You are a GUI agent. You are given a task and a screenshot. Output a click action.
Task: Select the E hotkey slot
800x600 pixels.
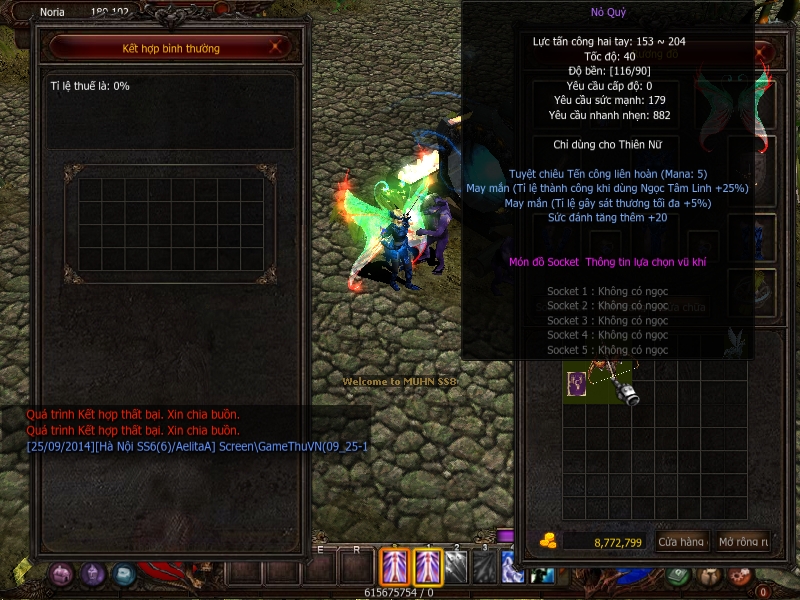tap(321, 568)
